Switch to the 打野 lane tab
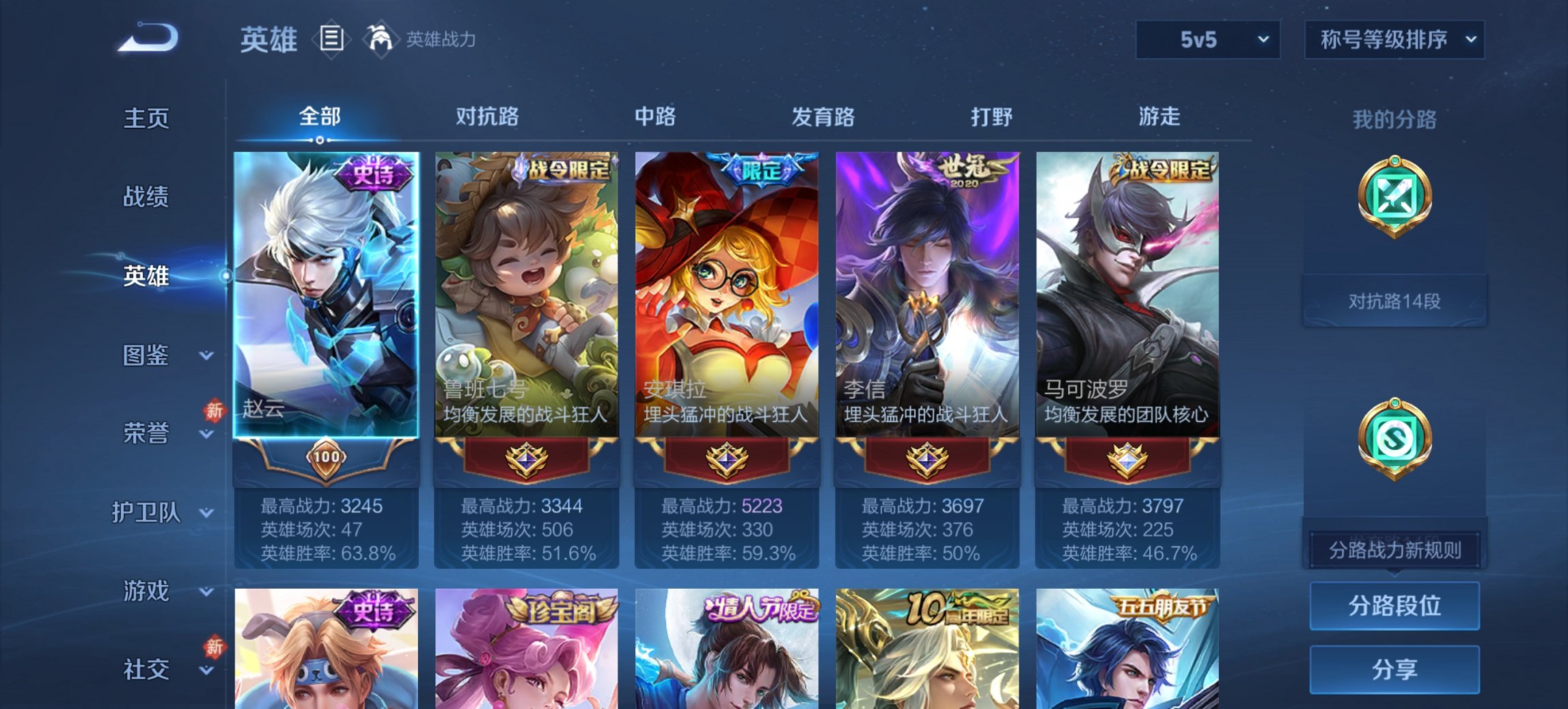1568x709 pixels. click(x=992, y=117)
